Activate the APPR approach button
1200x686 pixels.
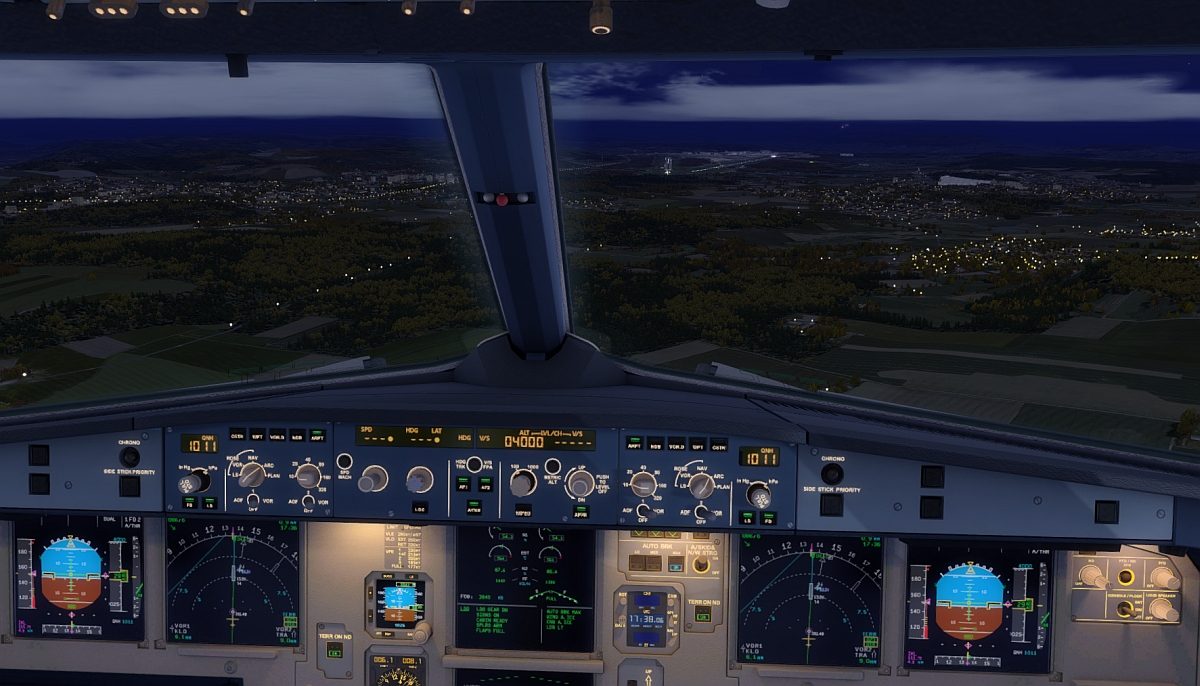point(580,510)
